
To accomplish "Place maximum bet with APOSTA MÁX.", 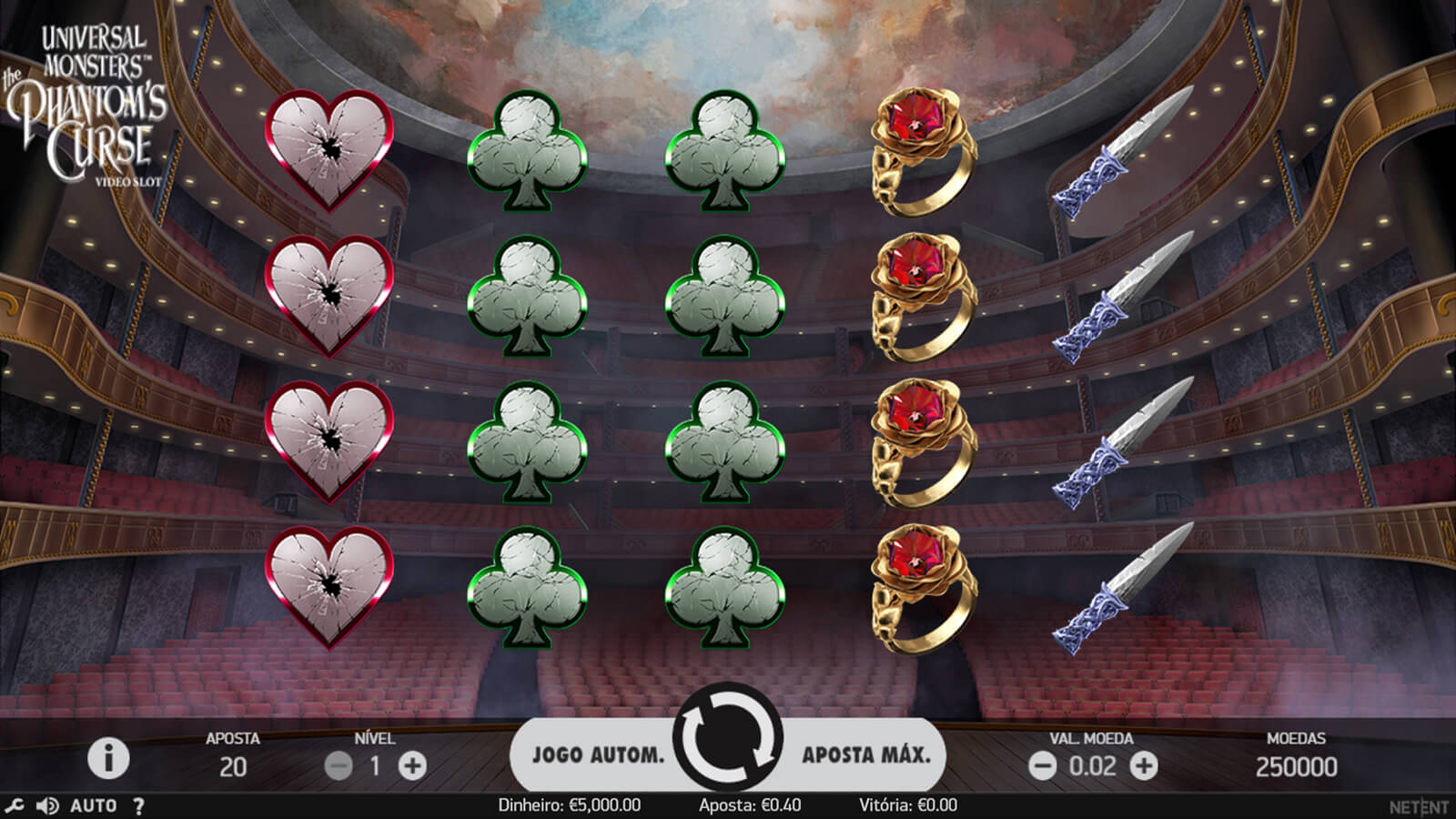I will pos(865,754).
